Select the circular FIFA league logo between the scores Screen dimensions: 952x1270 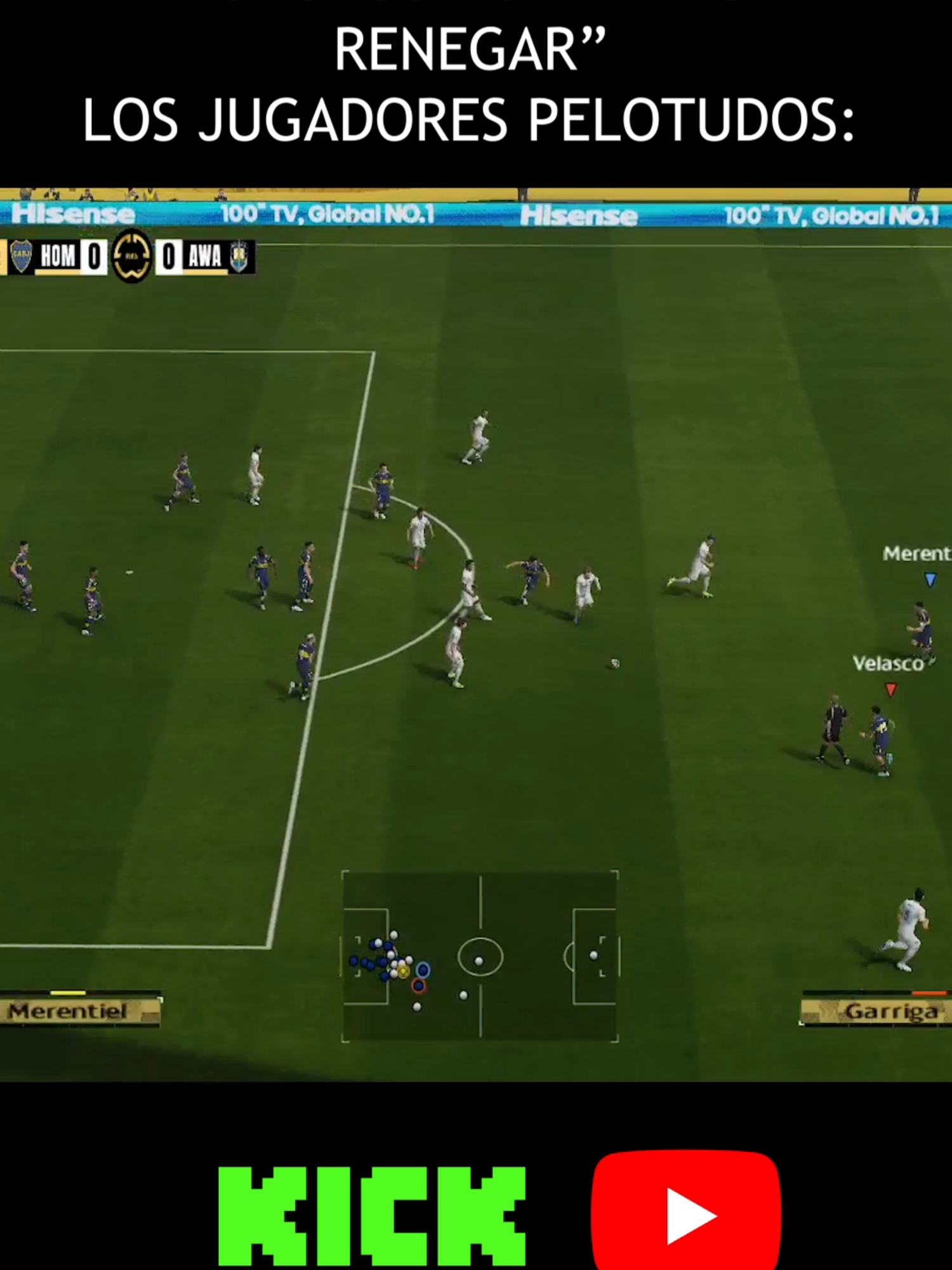(131, 257)
